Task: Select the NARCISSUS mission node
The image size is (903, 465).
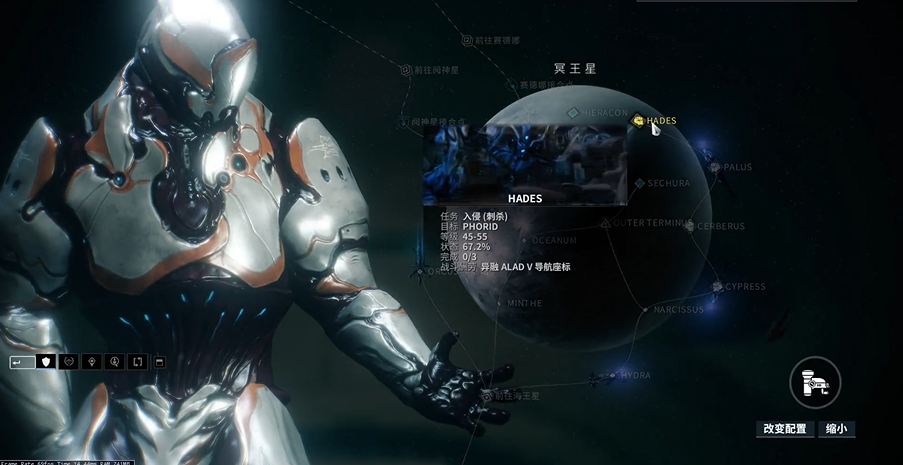Action: [x=645, y=310]
